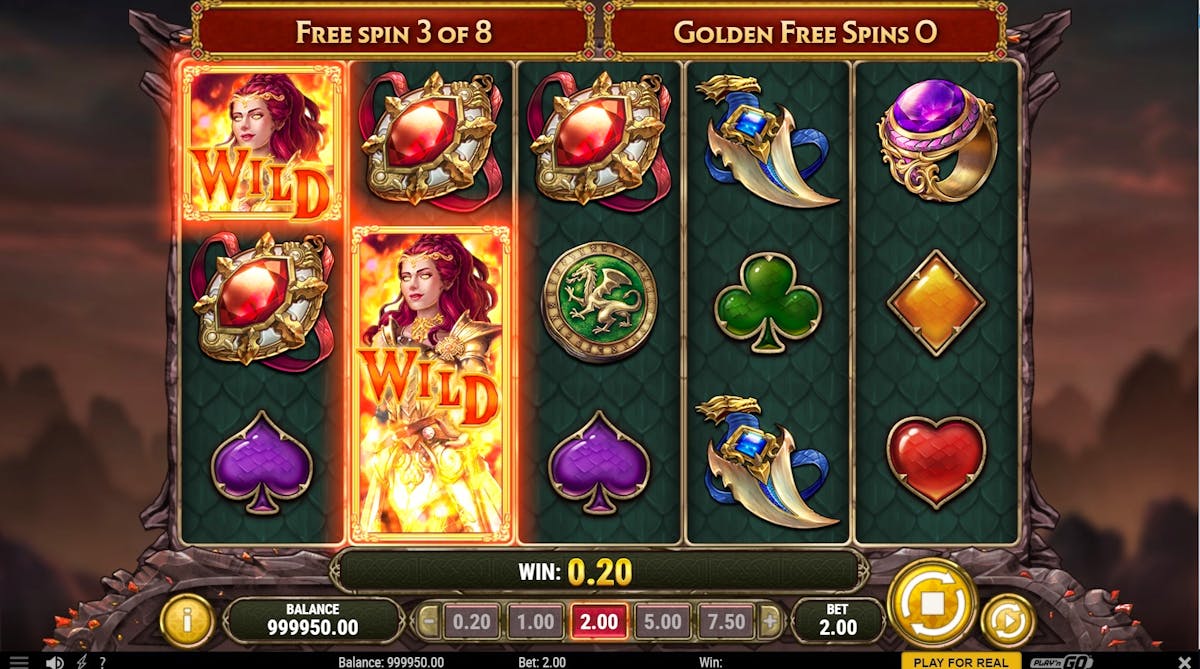The width and height of the screenshot is (1200, 669).
Task: Choose the 1.00 bet value
Action: [535, 622]
